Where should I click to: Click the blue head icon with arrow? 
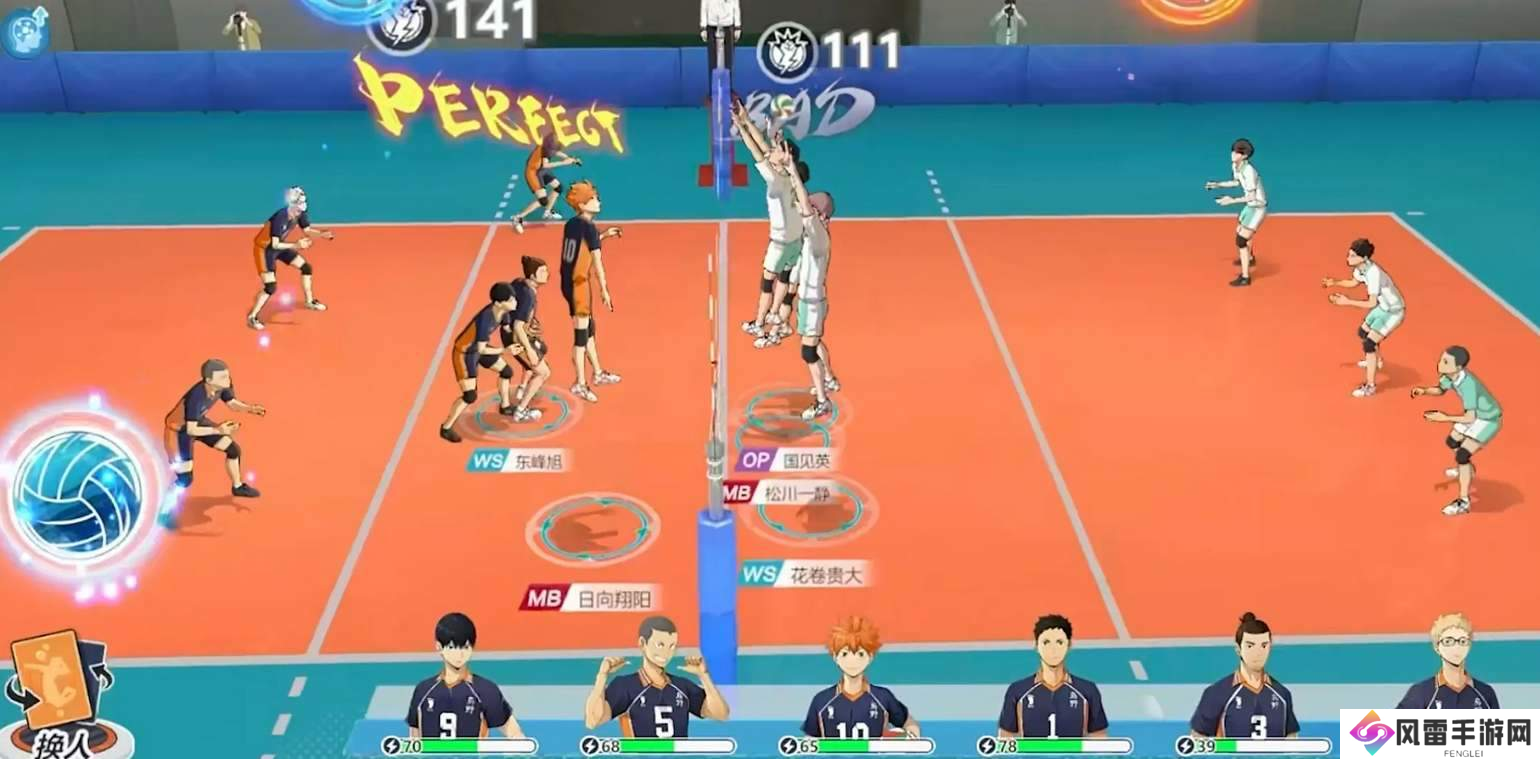tap(25, 28)
